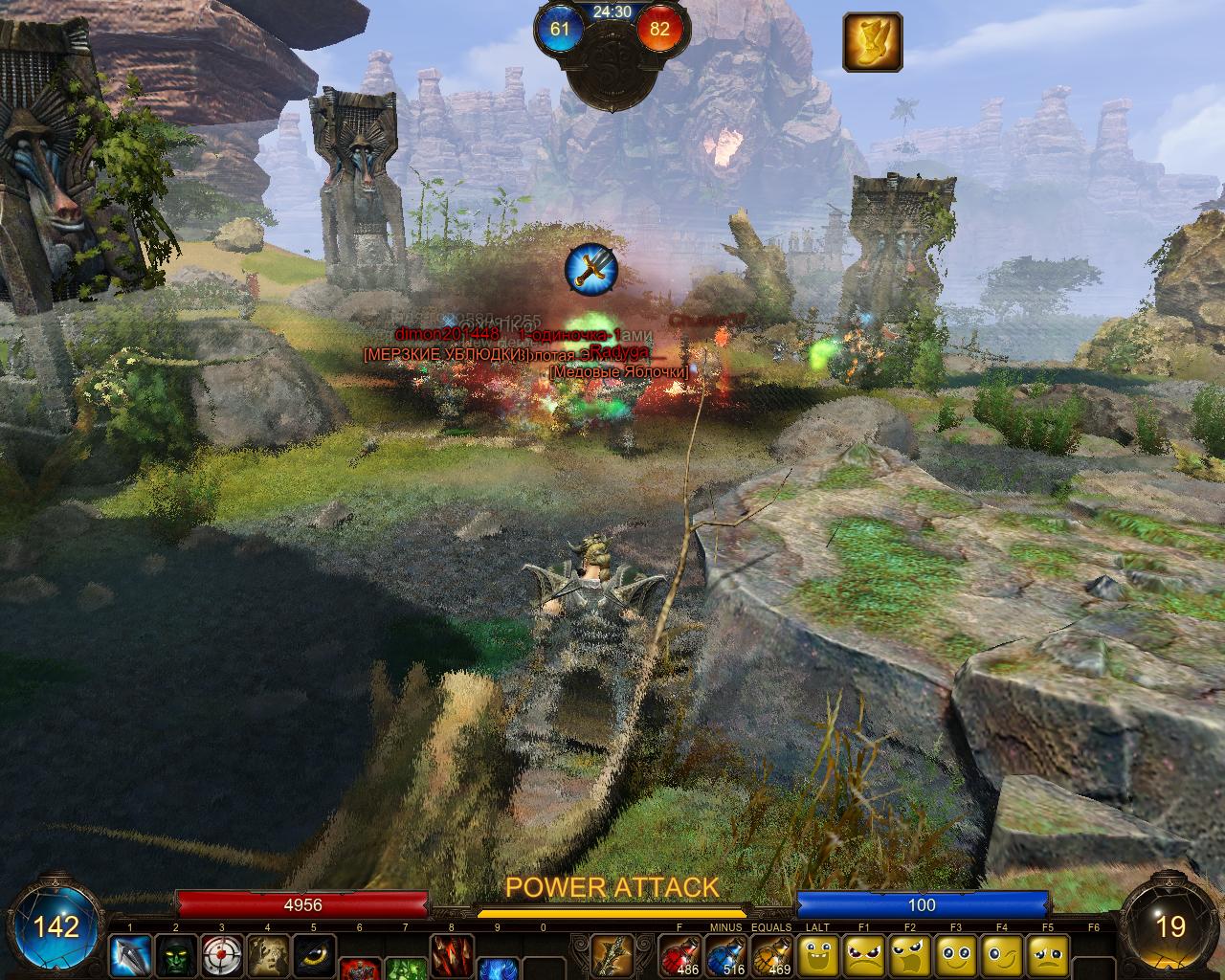Viewport: 1225px width, 980px height.
Task: Activate the parchment map ability in slot 4
Action: click(267, 954)
